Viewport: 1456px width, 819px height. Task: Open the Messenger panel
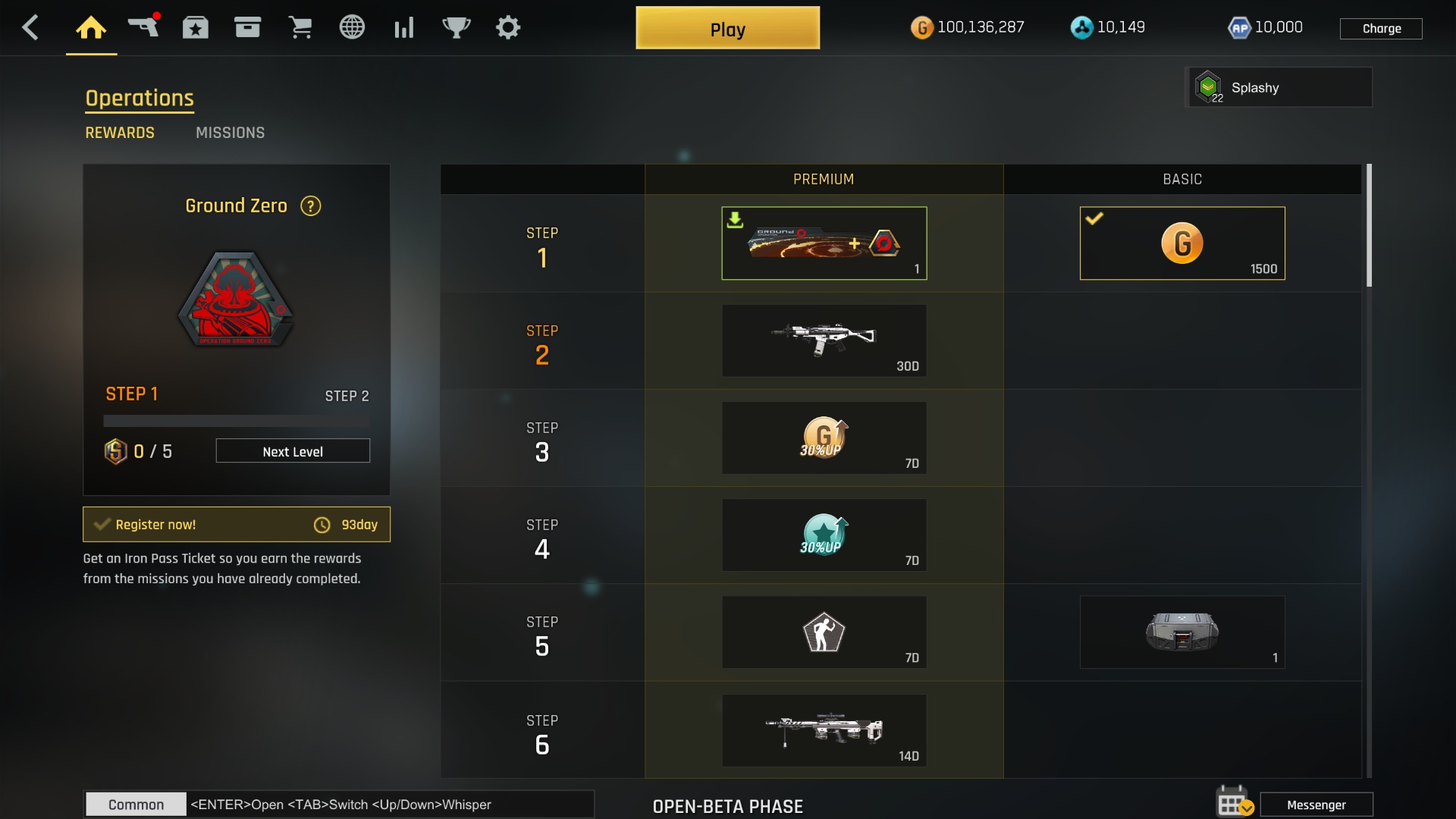1316,805
